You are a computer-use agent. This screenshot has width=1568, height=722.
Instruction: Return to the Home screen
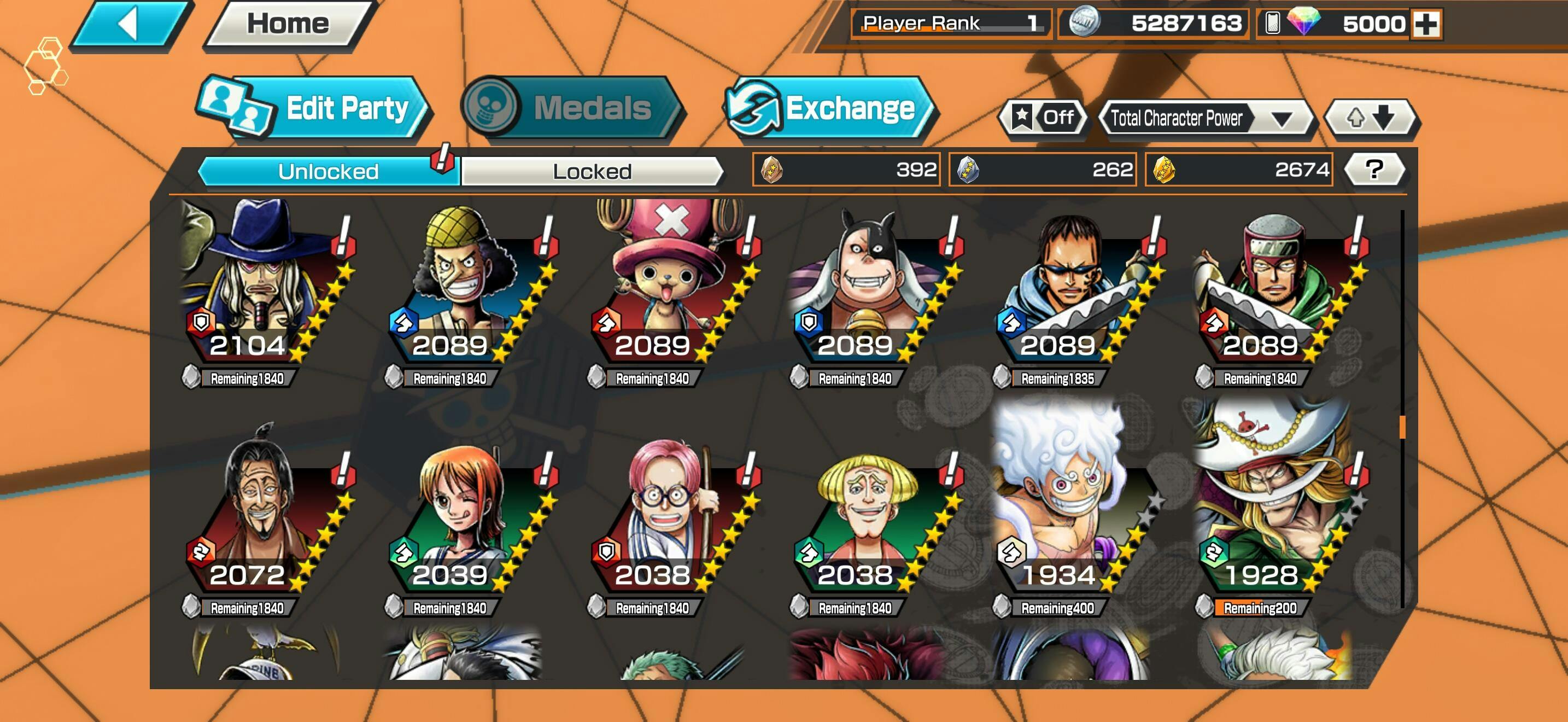[x=288, y=25]
